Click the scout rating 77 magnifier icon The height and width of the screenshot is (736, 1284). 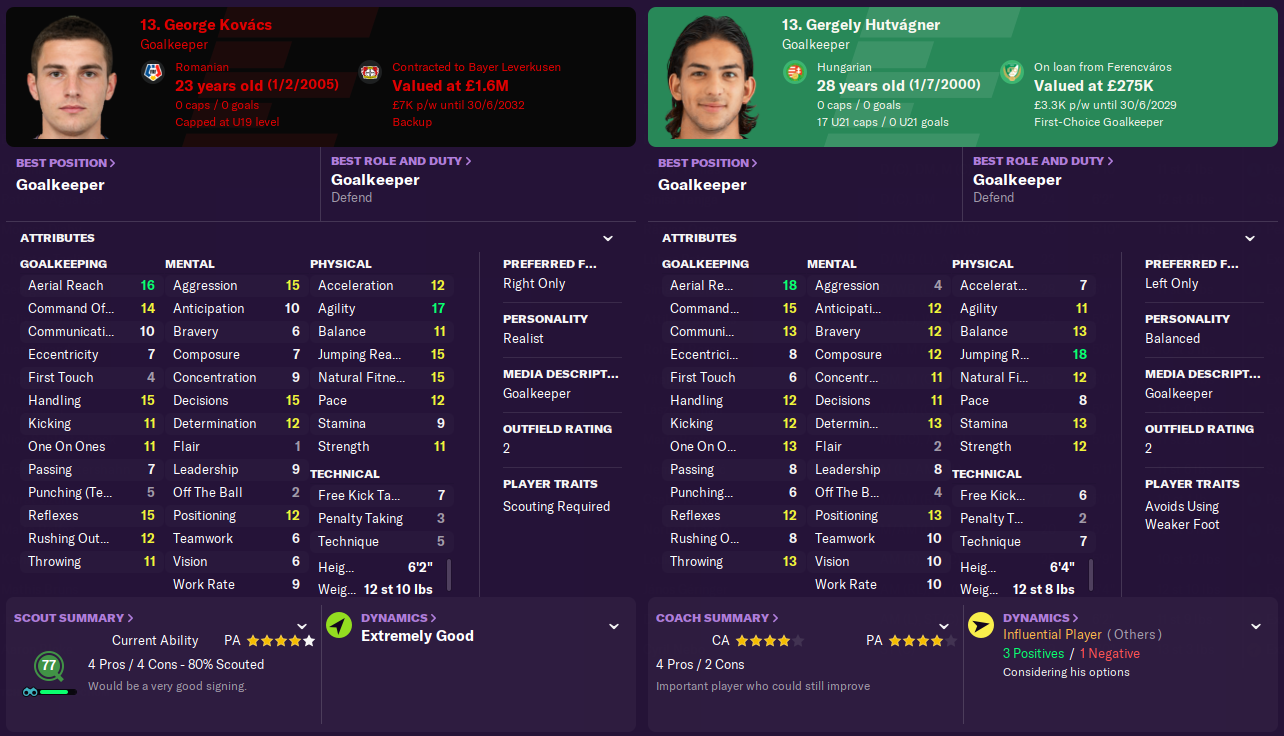tap(48, 666)
